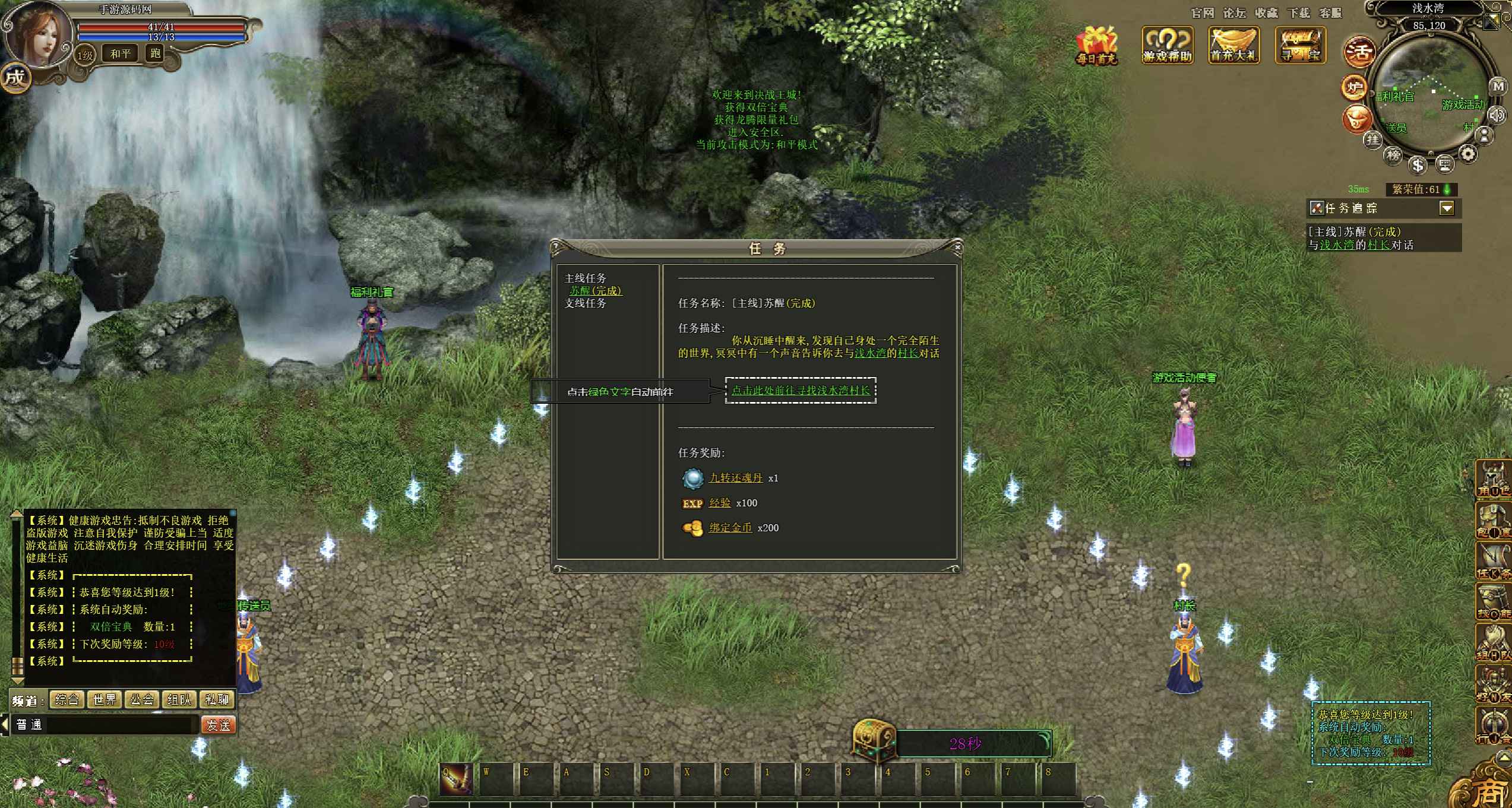The image size is (1512, 808).
Task: Open the 首充大礼 gold ingot icon
Action: click(1233, 45)
